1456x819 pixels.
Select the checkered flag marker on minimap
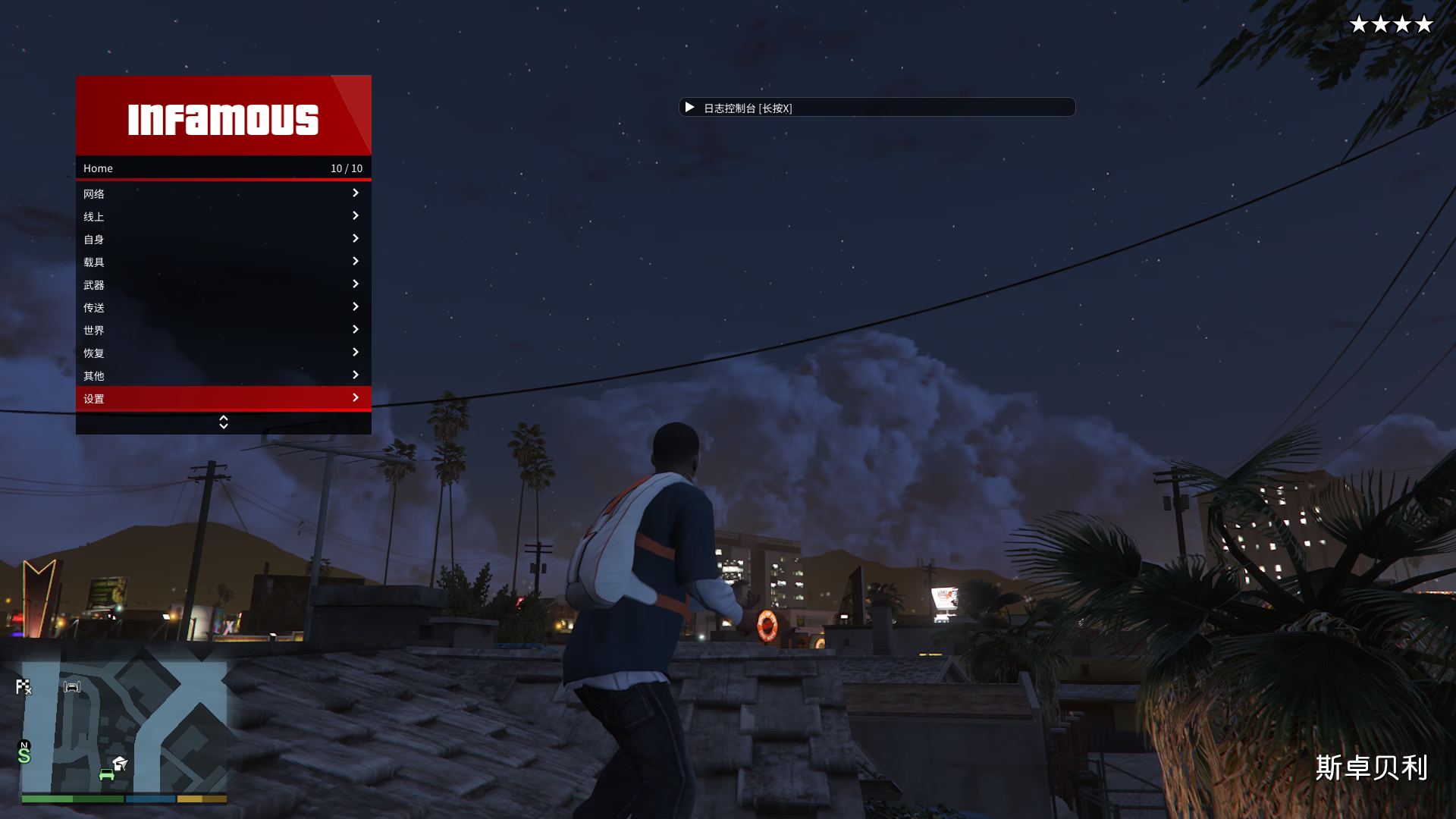pyautogui.click(x=24, y=687)
